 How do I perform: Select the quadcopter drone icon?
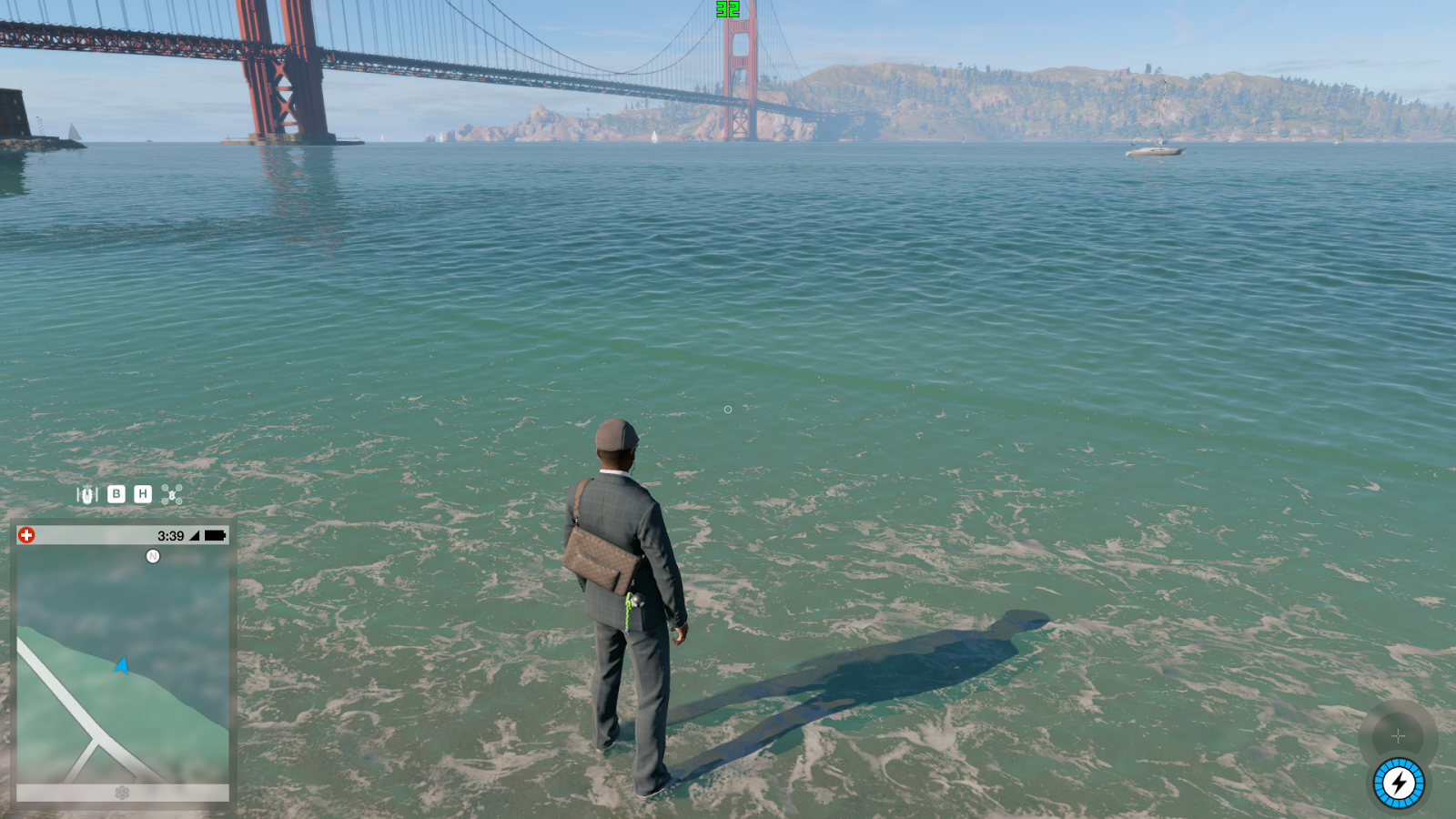[172, 494]
